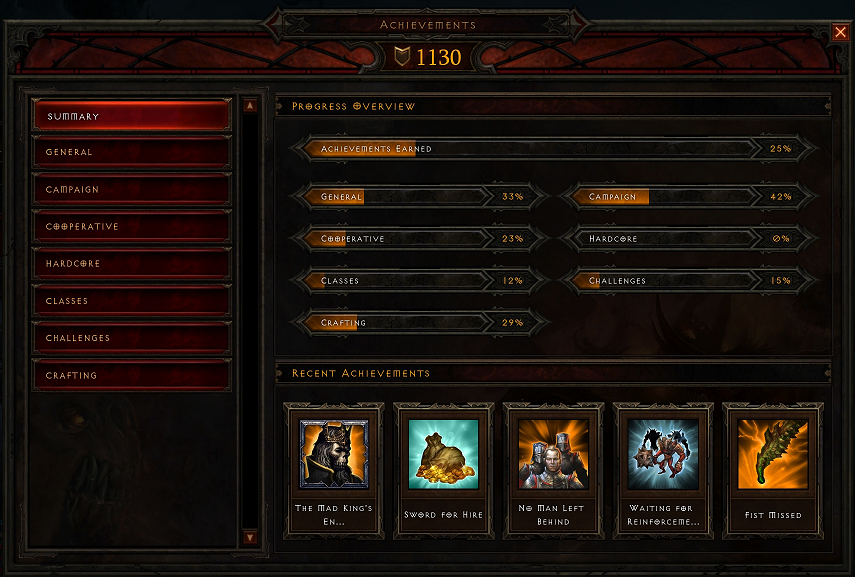The height and width of the screenshot is (577, 855).
Task: Open the General achievements category
Action: pos(132,152)
